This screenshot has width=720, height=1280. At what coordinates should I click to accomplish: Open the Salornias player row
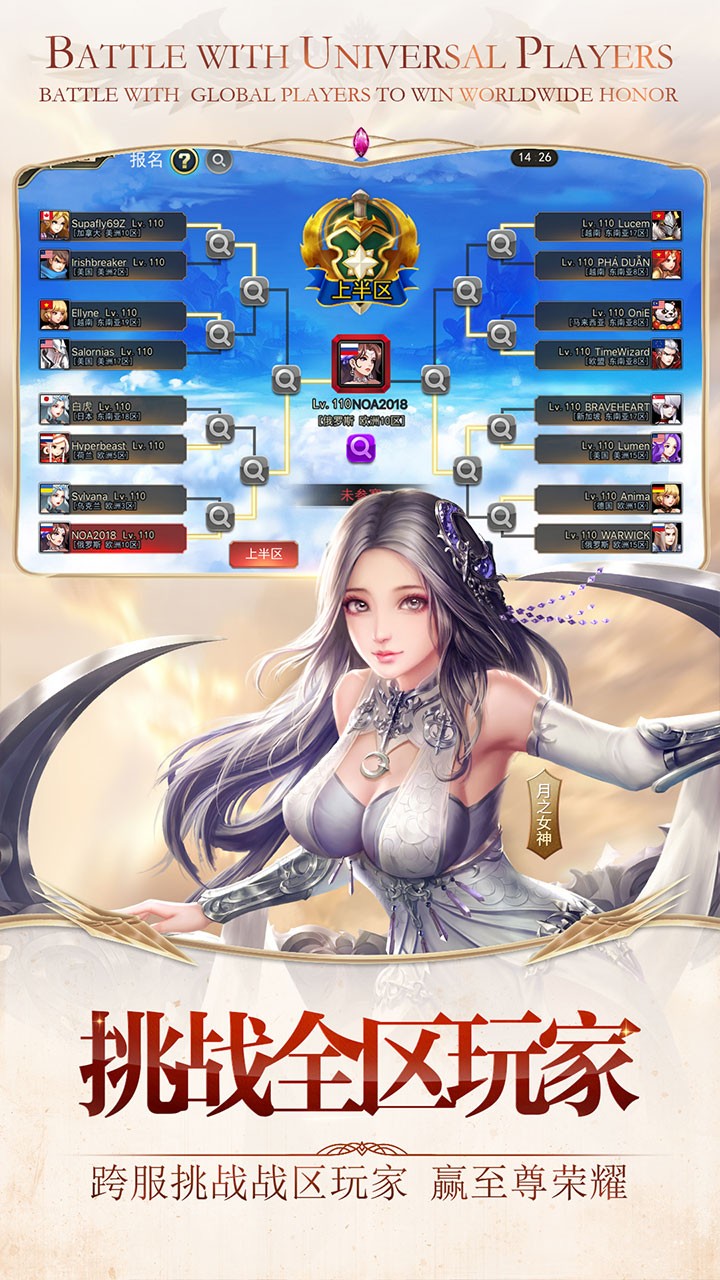pos(113,355)
